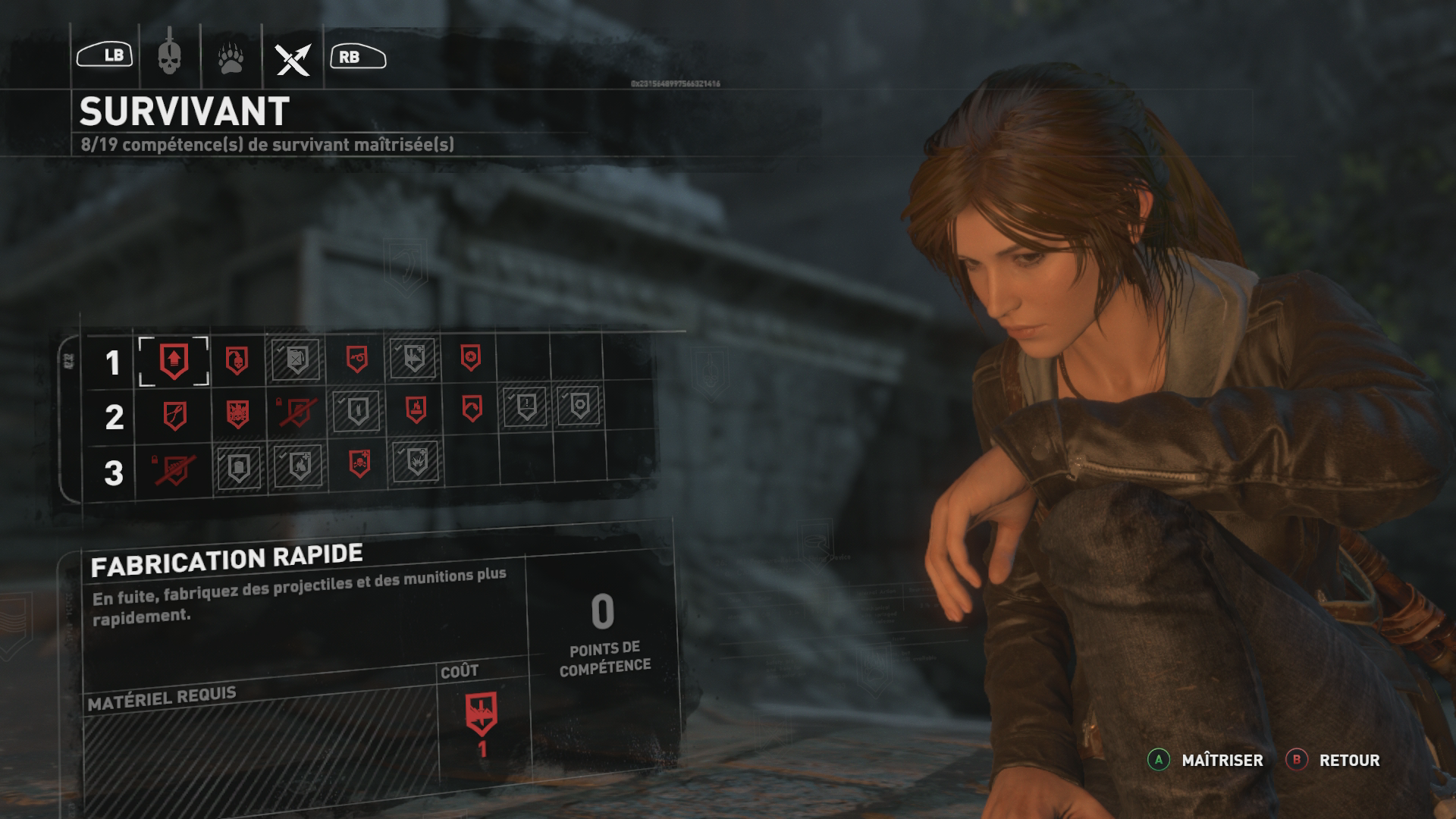Choose the mastered flame with plus skill
This screenshot has width=1456, height=819.
pyautogui.click(x=299, y=466)
